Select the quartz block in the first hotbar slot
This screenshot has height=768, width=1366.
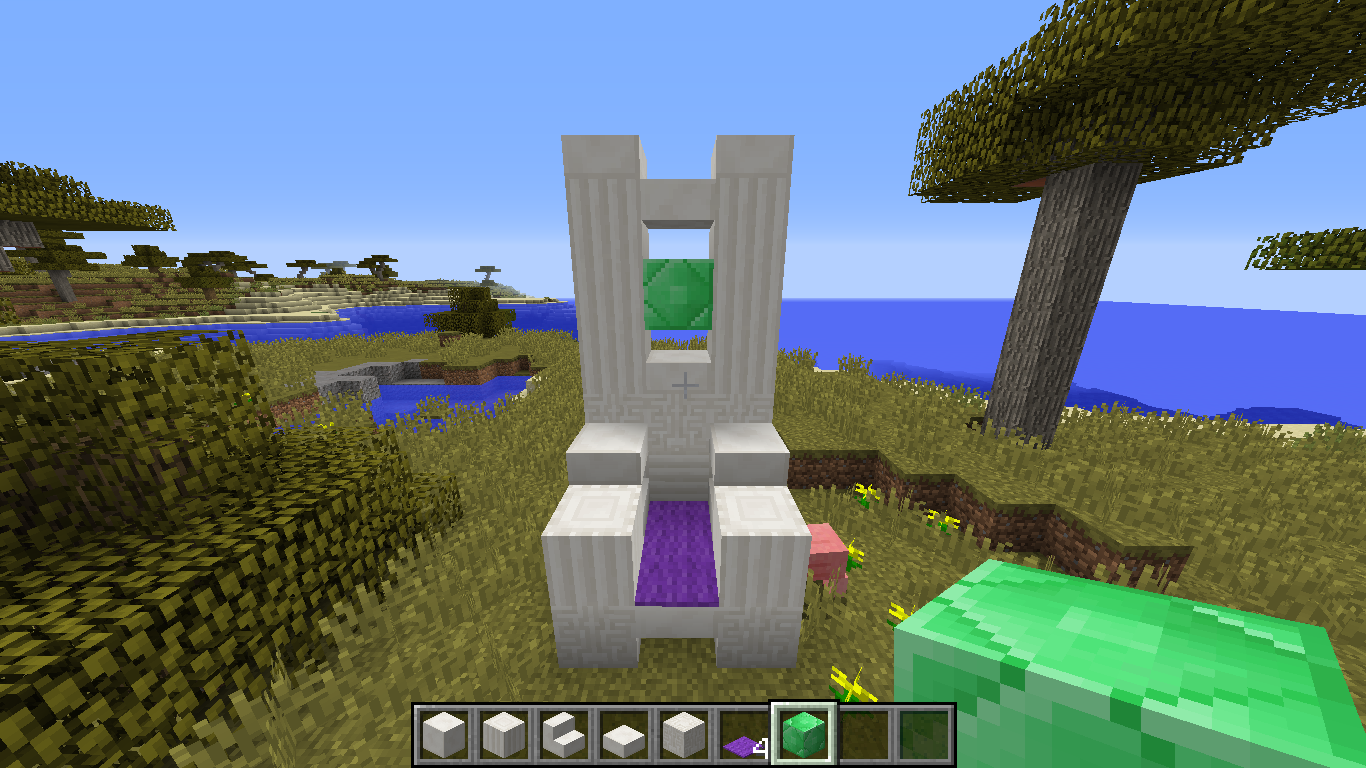coord(446,735)
